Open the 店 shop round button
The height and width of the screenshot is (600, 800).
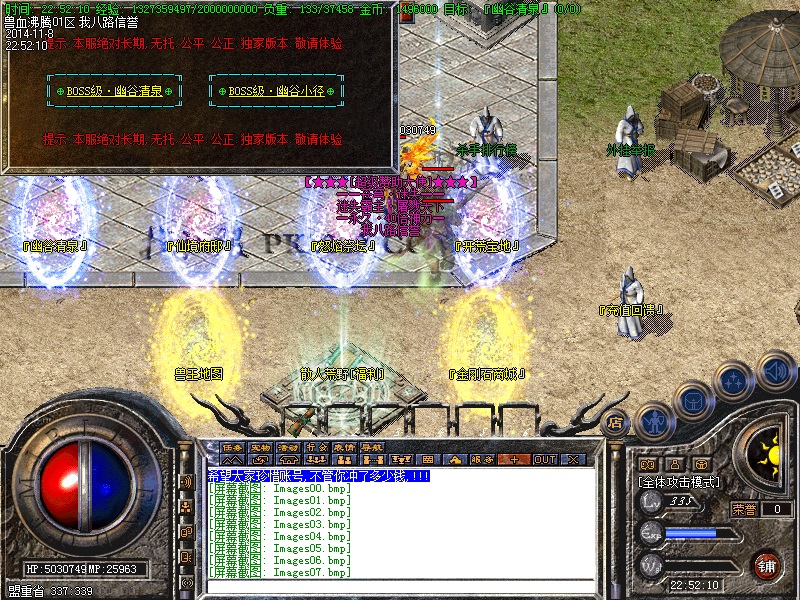click(x=616, y=422)
